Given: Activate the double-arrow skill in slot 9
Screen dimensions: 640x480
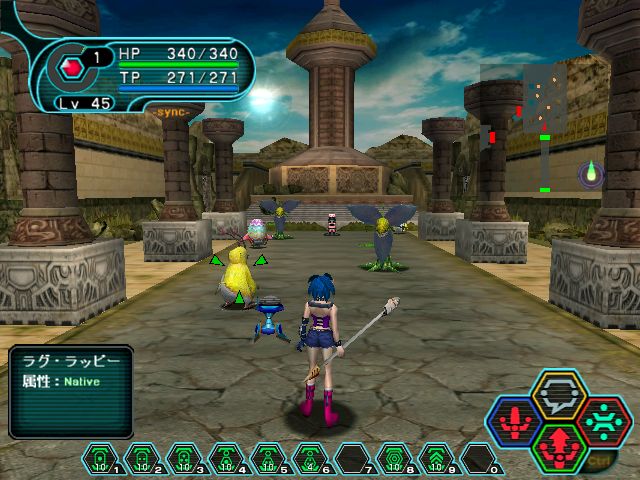Looking at the screenshot, I should point(436,459).
